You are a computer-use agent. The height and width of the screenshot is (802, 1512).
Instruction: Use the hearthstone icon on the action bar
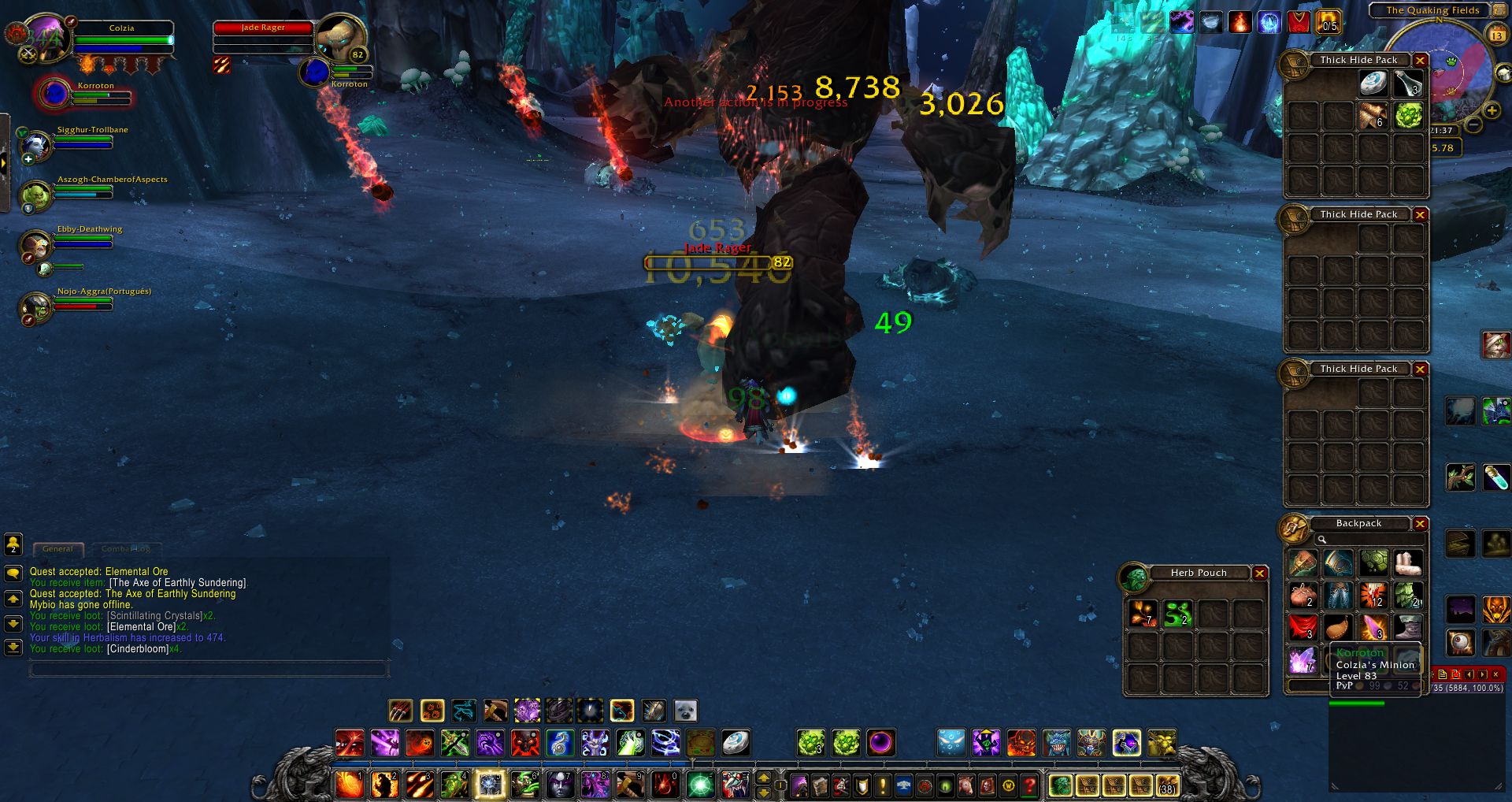(735, 742)
